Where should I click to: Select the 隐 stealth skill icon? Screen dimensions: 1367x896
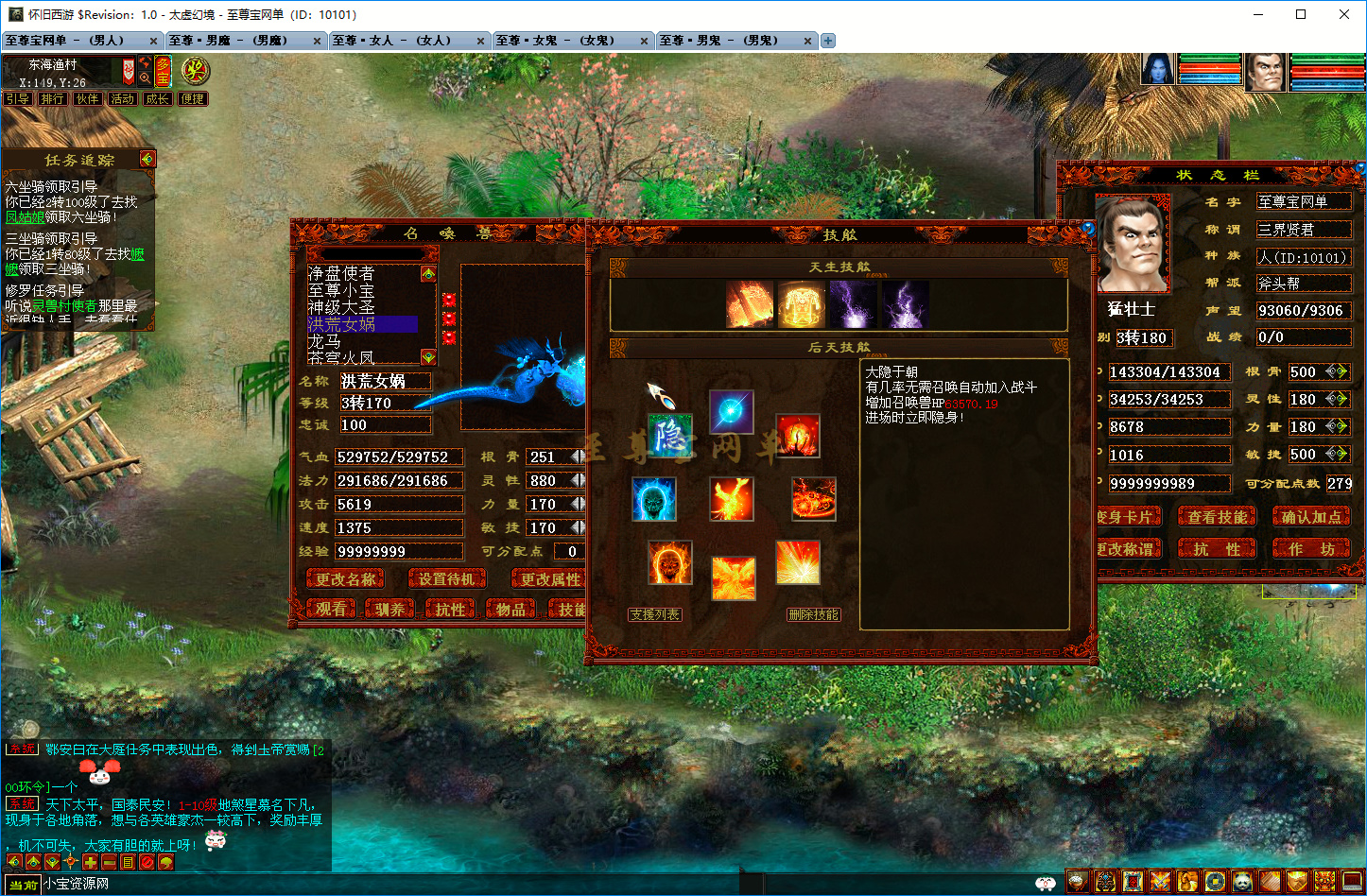670,437
